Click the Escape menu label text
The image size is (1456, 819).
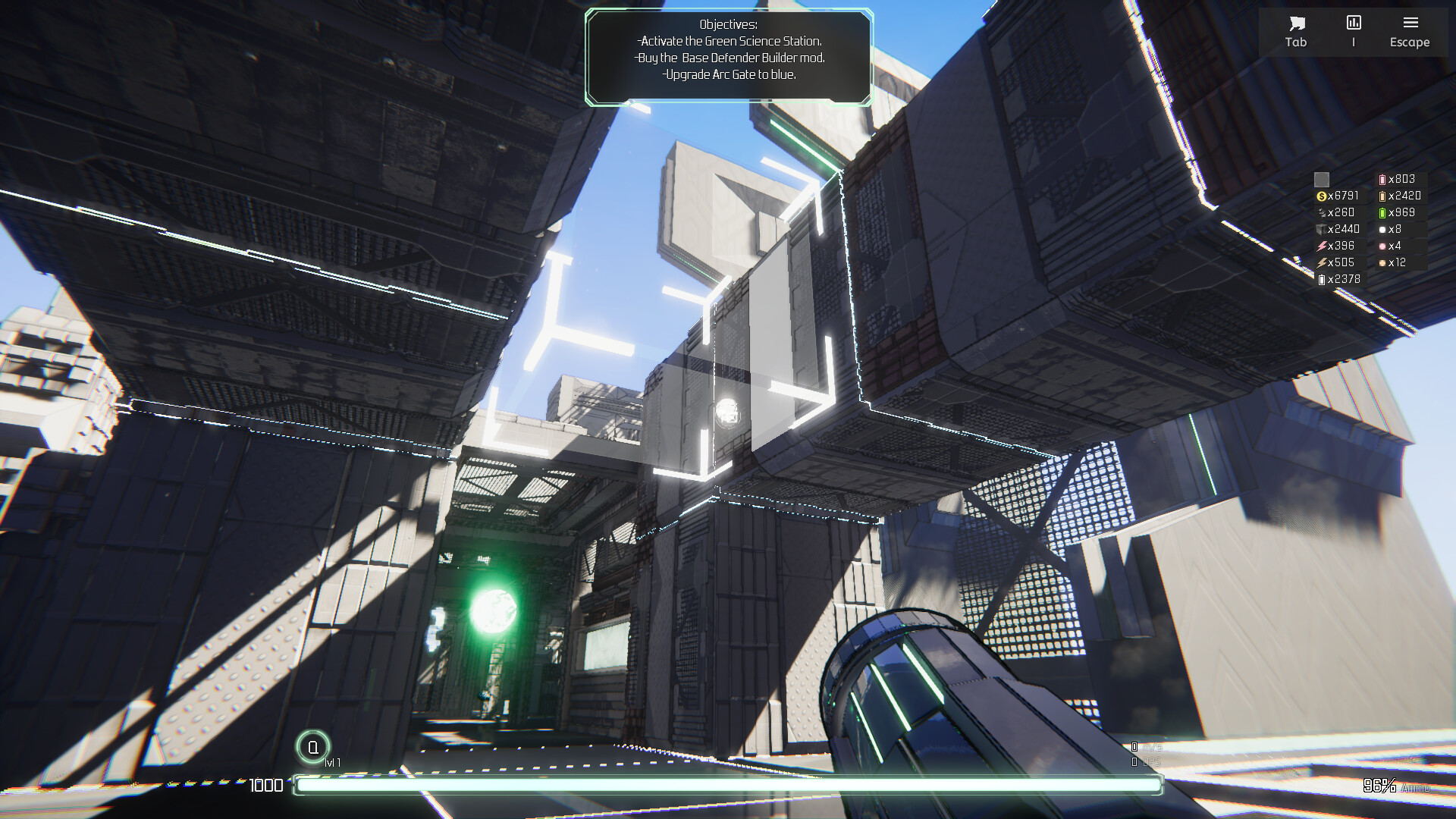coord(1409,42)
